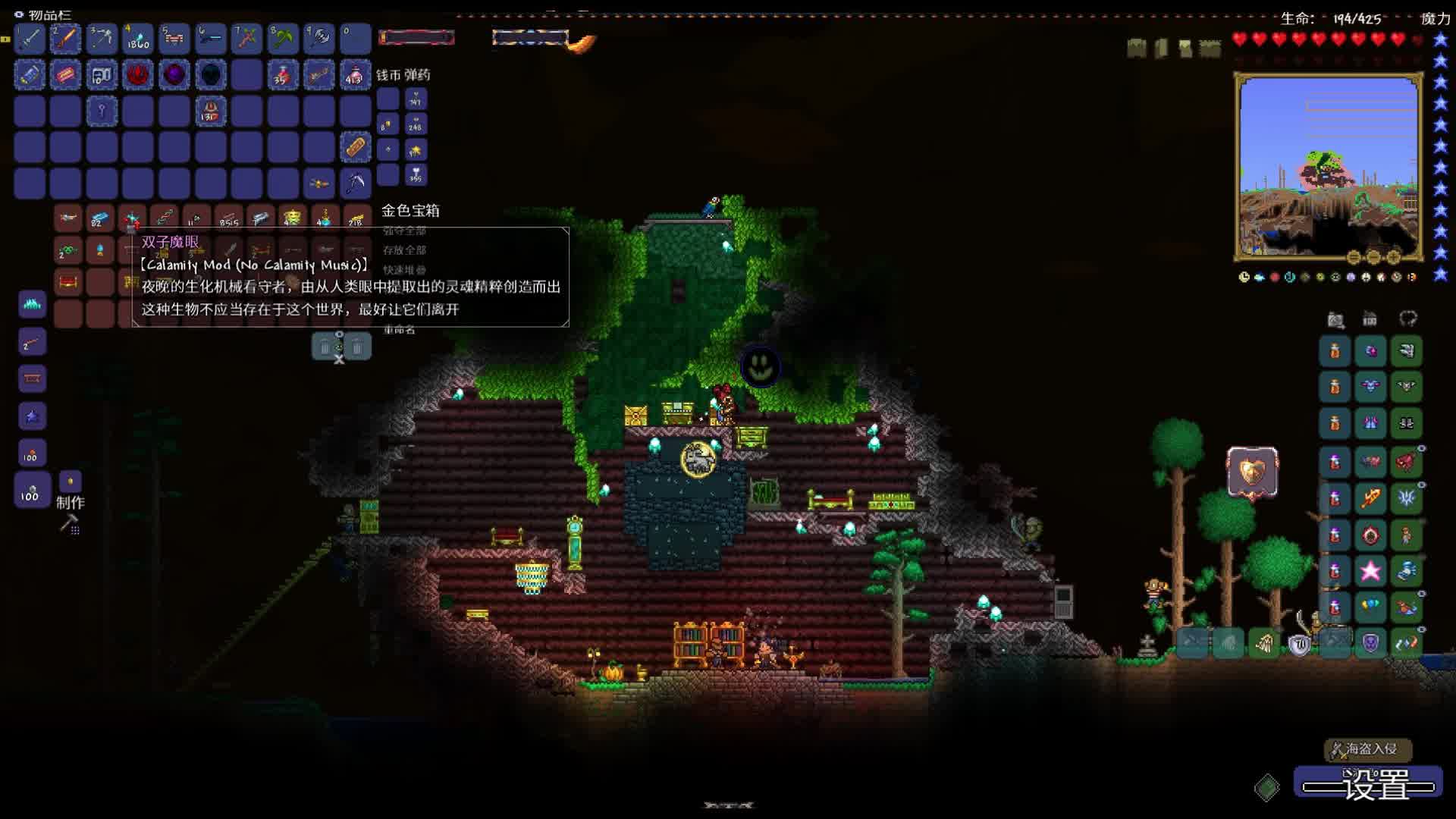
Task: Select the flaming sword accessory slot
Action: [x=1370, y=498]
